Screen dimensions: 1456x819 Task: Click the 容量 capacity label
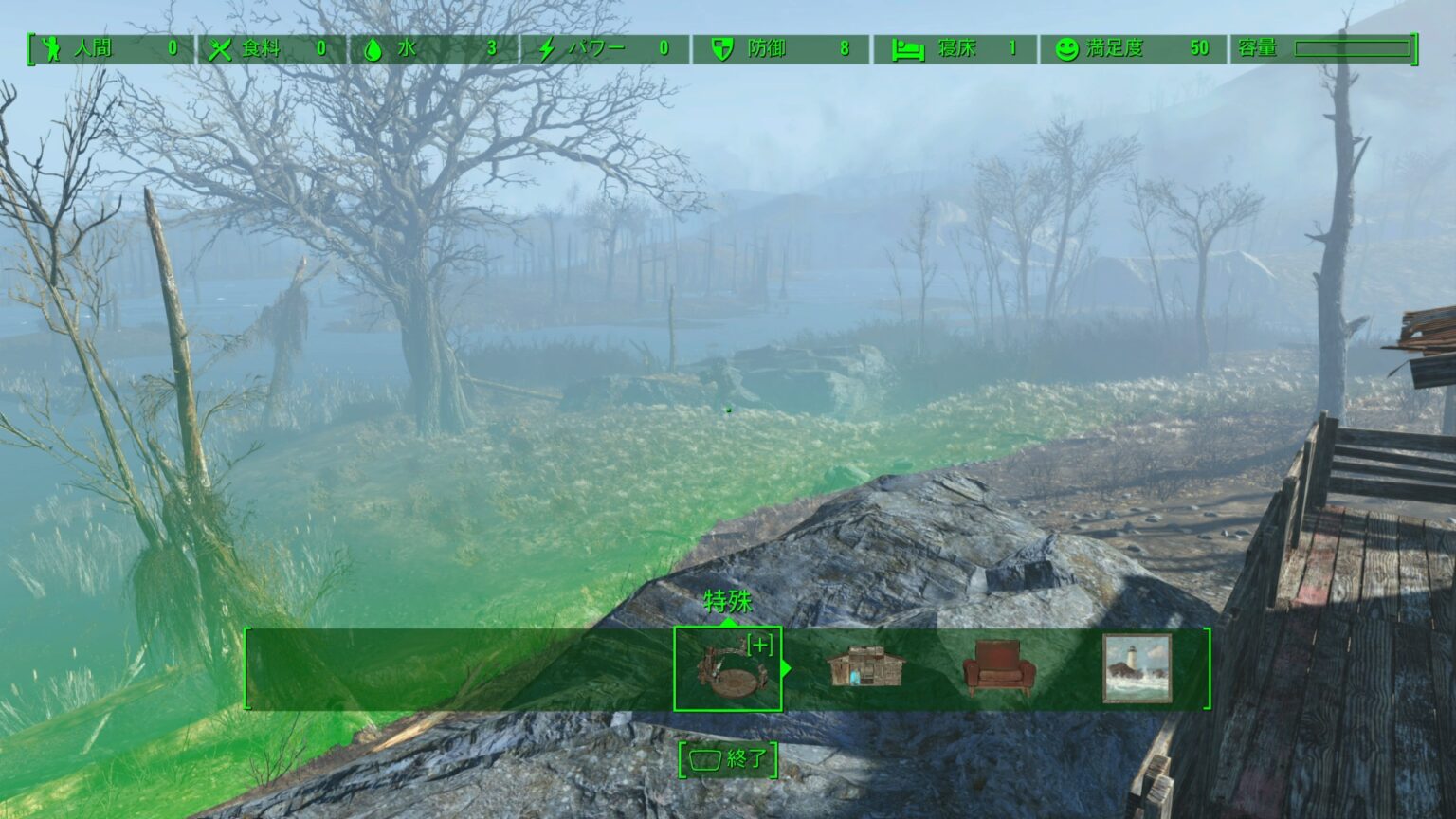tap(1259, 48)
